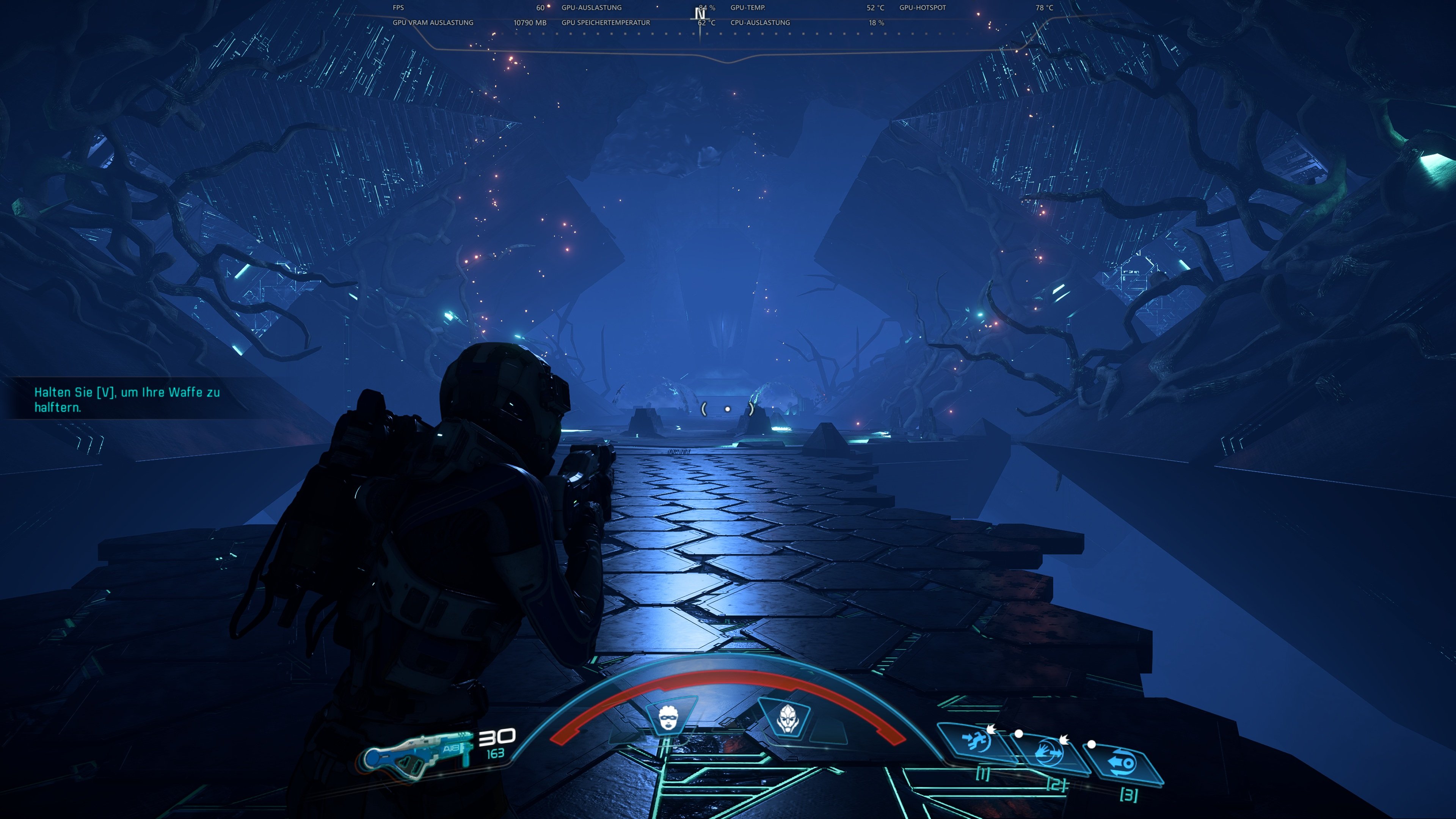The height and width of the screenshot is (819, 1456).
Task: Open the CPU-Auslastung readout details
Action: 759,23
